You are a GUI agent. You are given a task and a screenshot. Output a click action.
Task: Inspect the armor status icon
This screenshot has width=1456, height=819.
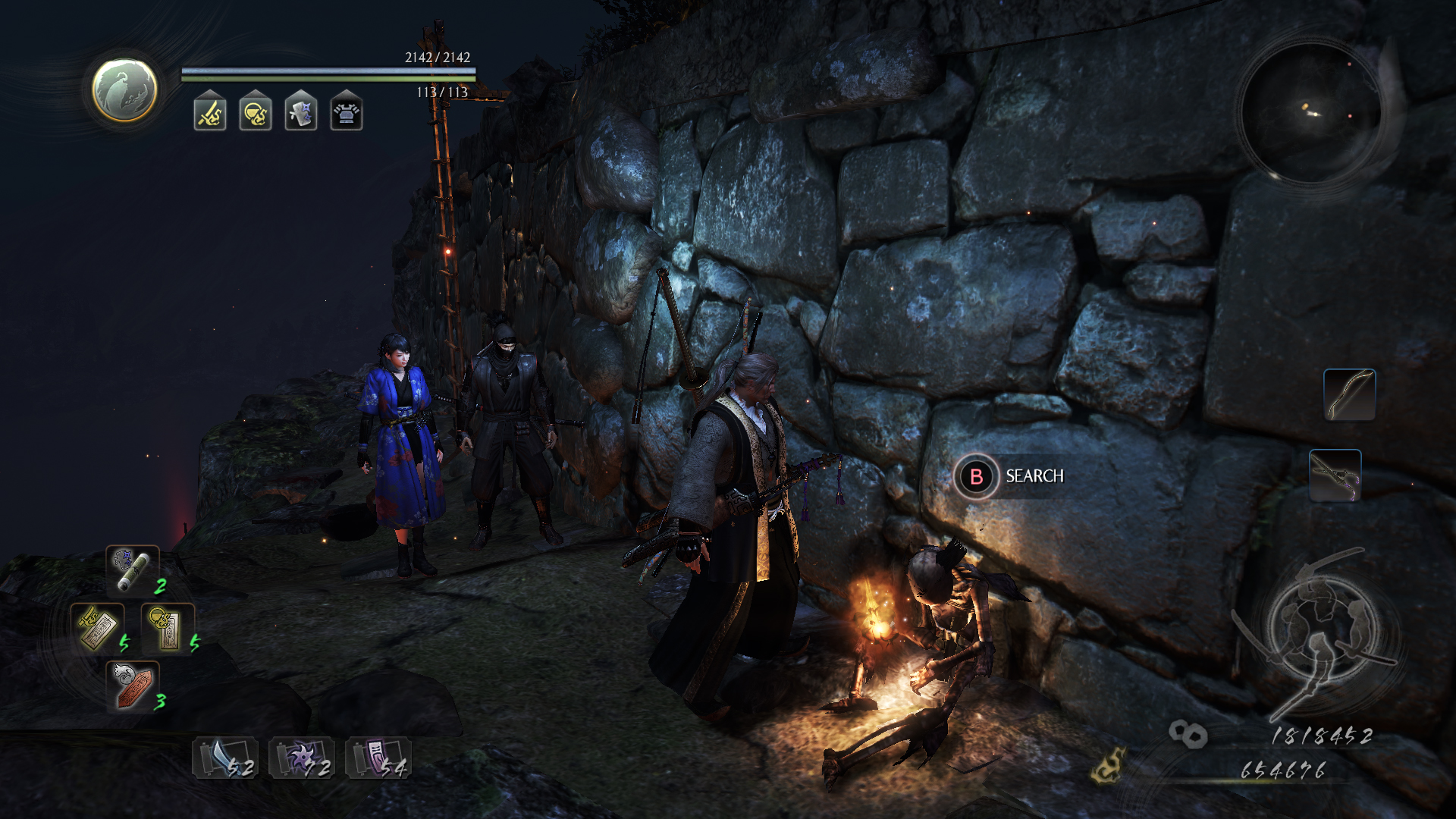347,114
